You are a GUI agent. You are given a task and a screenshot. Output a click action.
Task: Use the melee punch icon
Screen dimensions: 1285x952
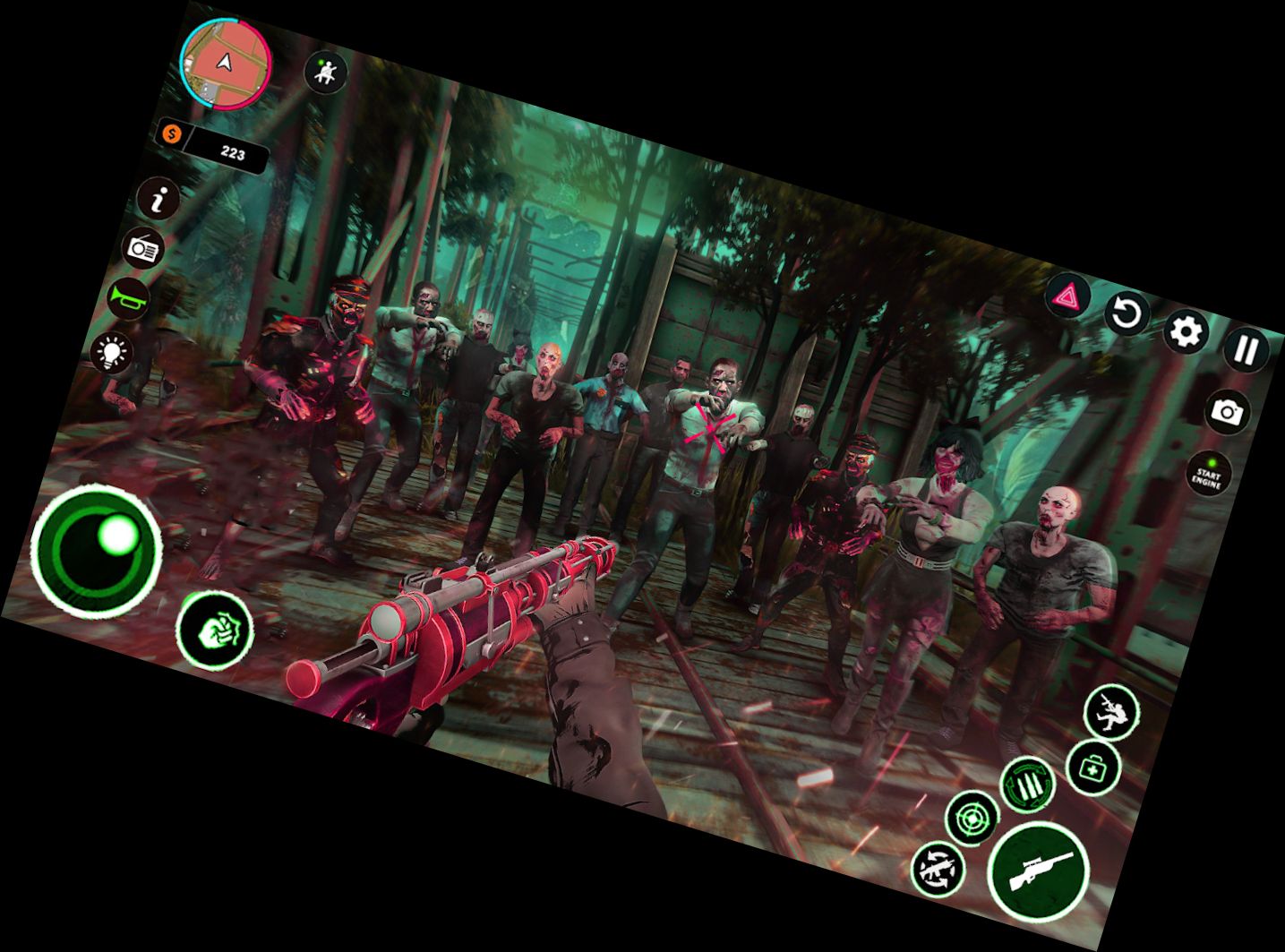click(x=215, y=630)
